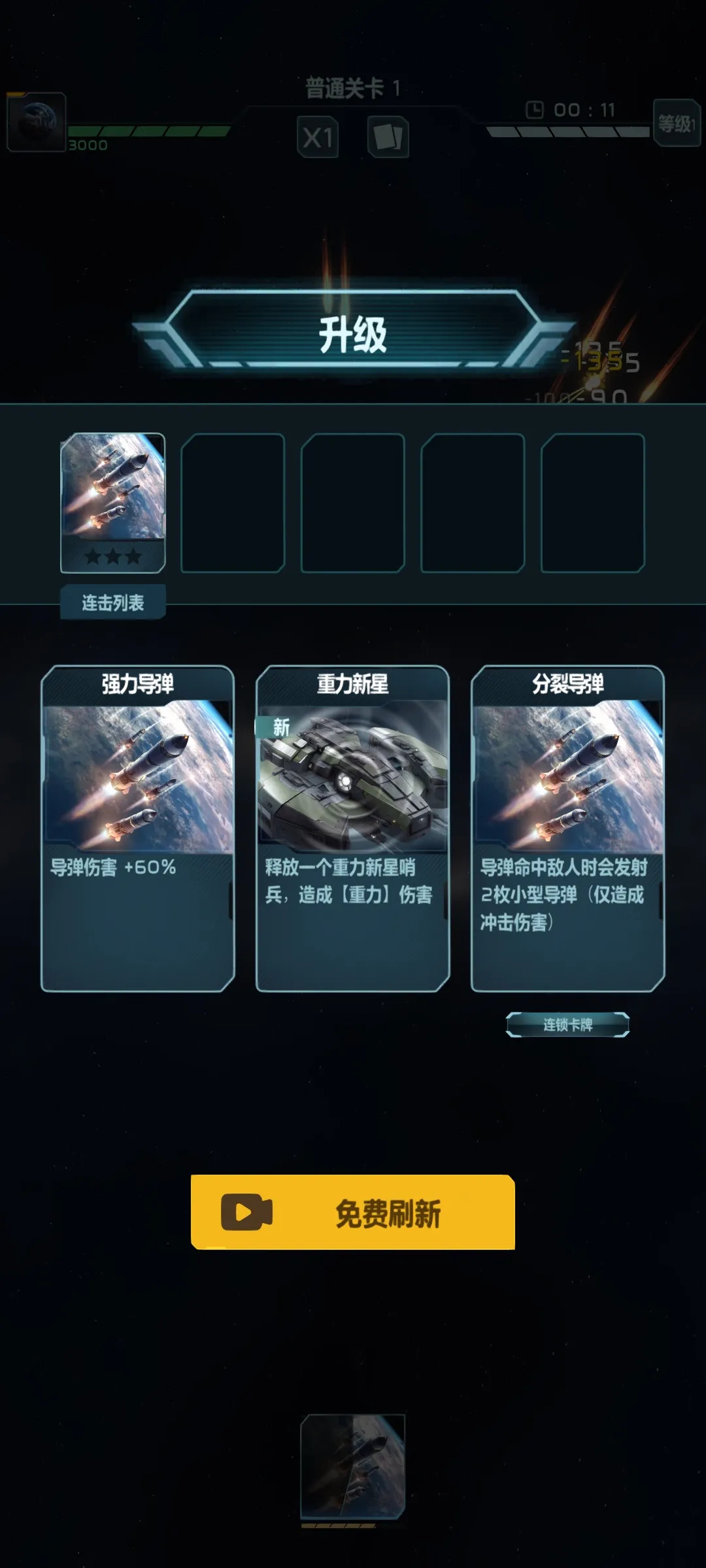Click the planet avatar icon
This screenshot has width=706, height=1568.
click(36, 122)
